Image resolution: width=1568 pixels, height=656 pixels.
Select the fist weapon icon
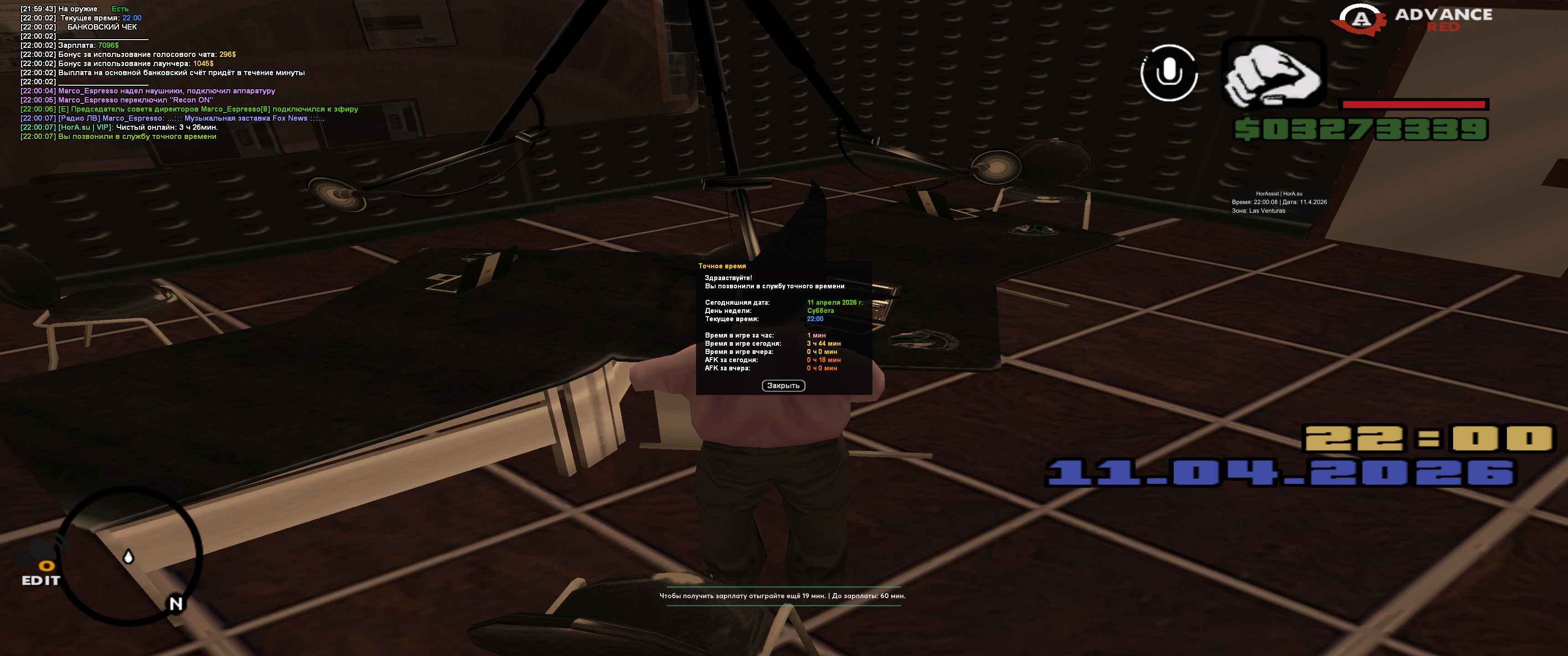[1274, 73]
